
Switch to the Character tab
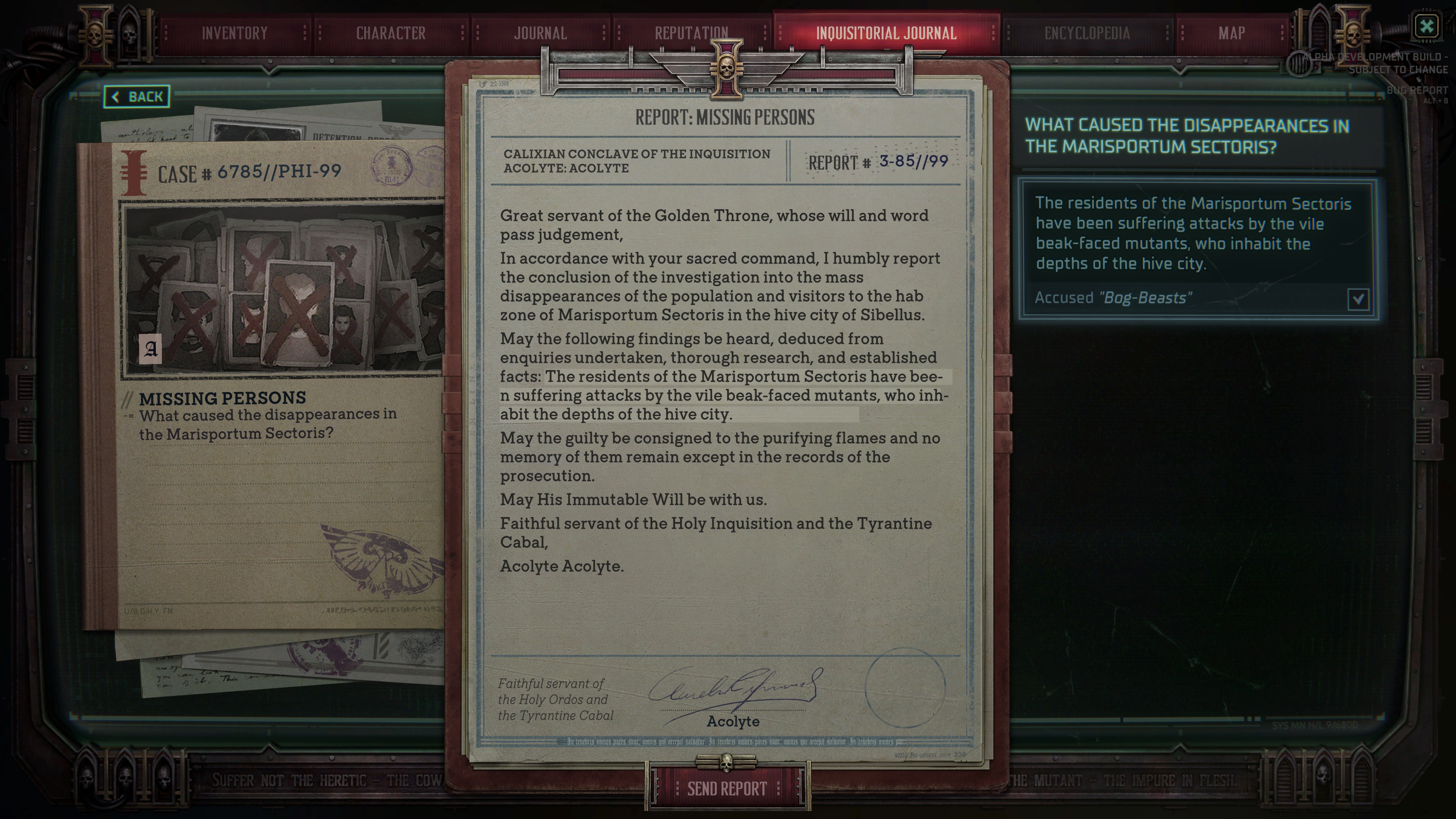[x=391, y=33]
